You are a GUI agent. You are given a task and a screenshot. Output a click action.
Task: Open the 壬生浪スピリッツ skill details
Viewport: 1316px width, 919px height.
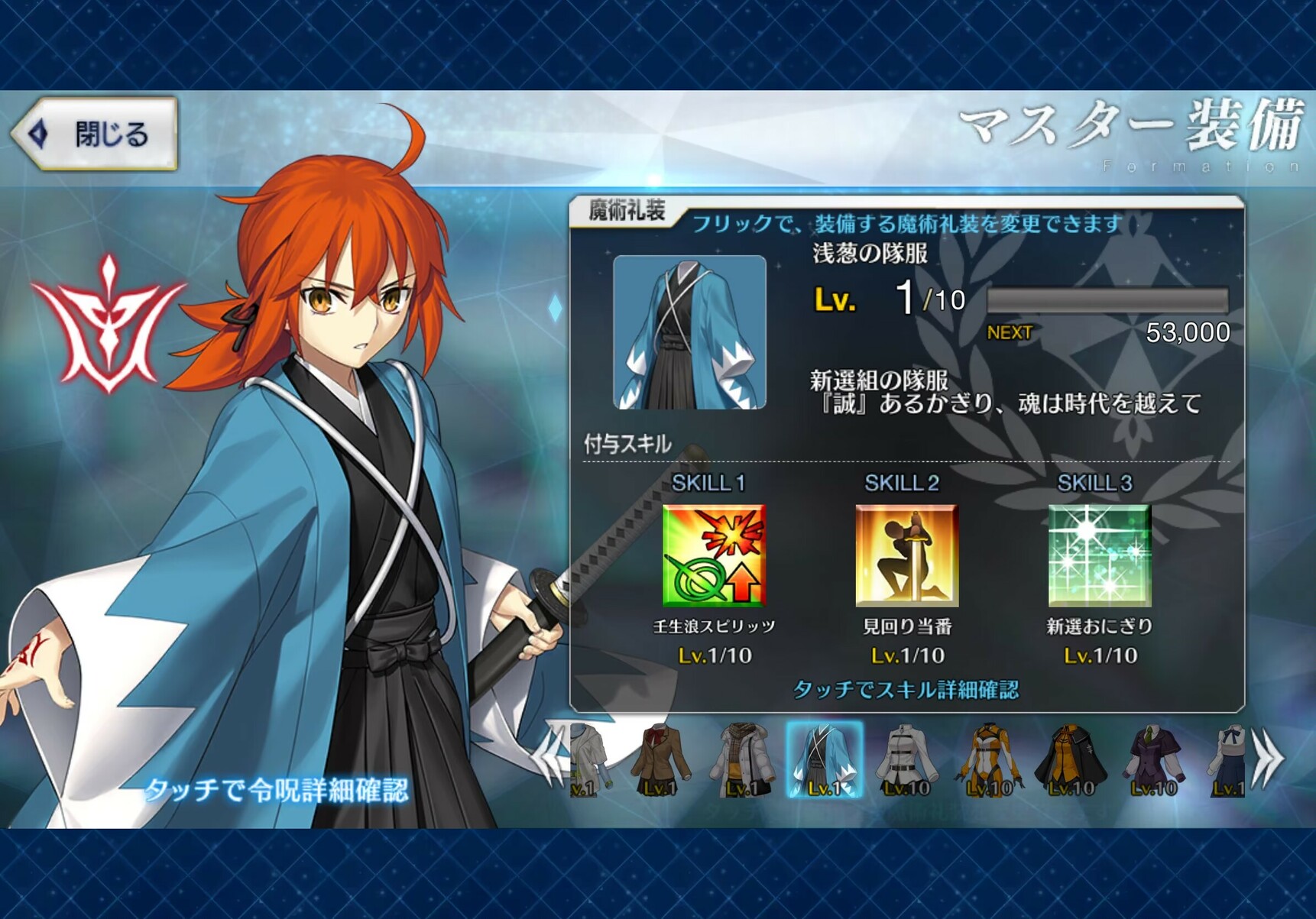[714, 555]
